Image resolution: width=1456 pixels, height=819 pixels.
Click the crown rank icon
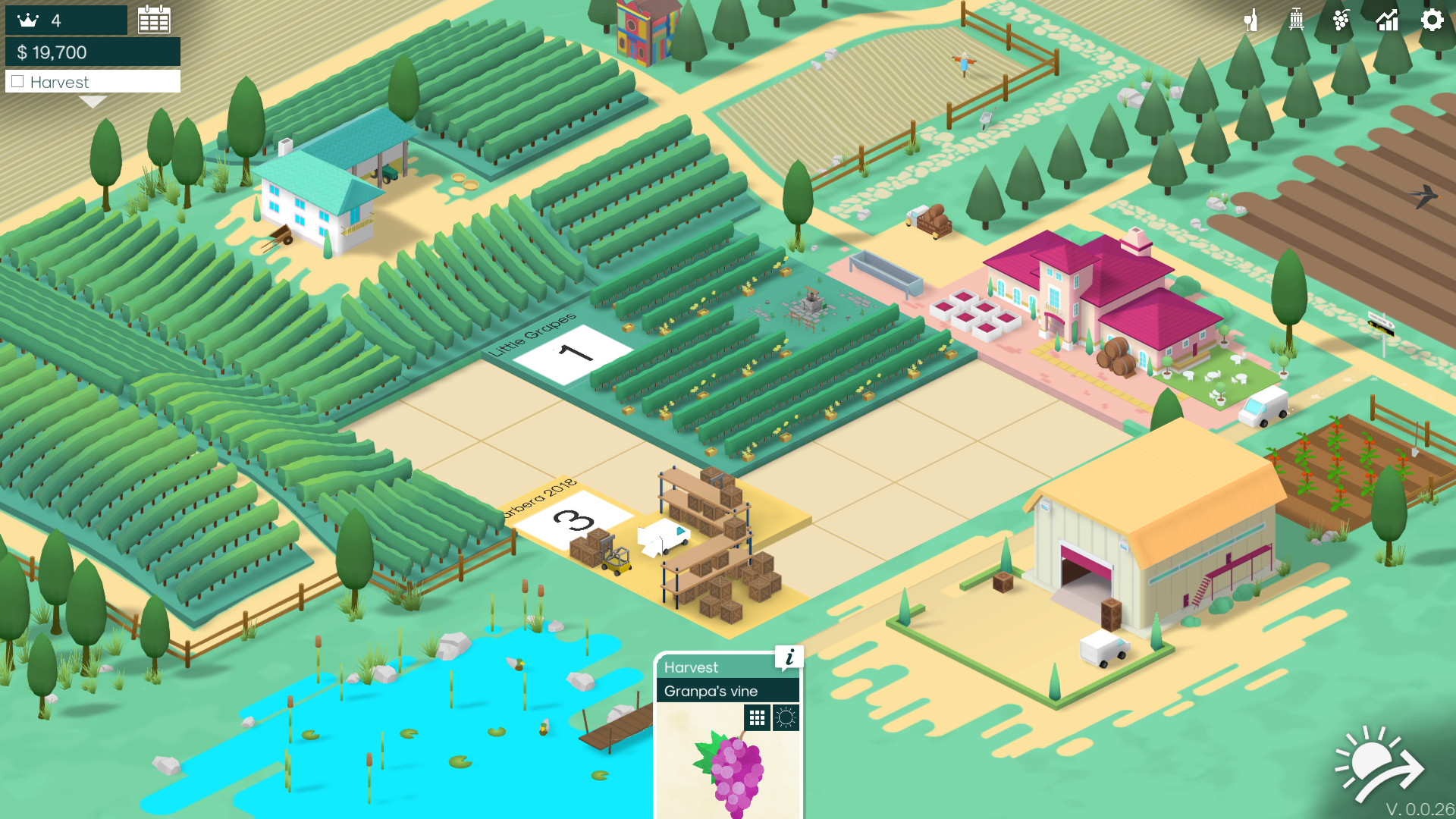tap(28, 19)
